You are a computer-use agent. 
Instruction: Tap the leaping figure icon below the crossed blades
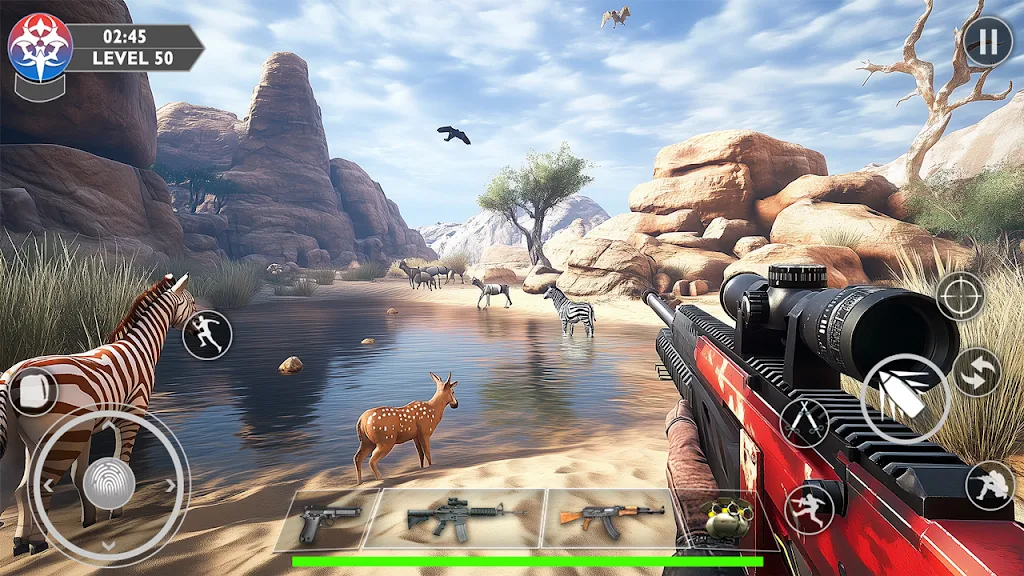pyautogui.click(x=810, y=509)
